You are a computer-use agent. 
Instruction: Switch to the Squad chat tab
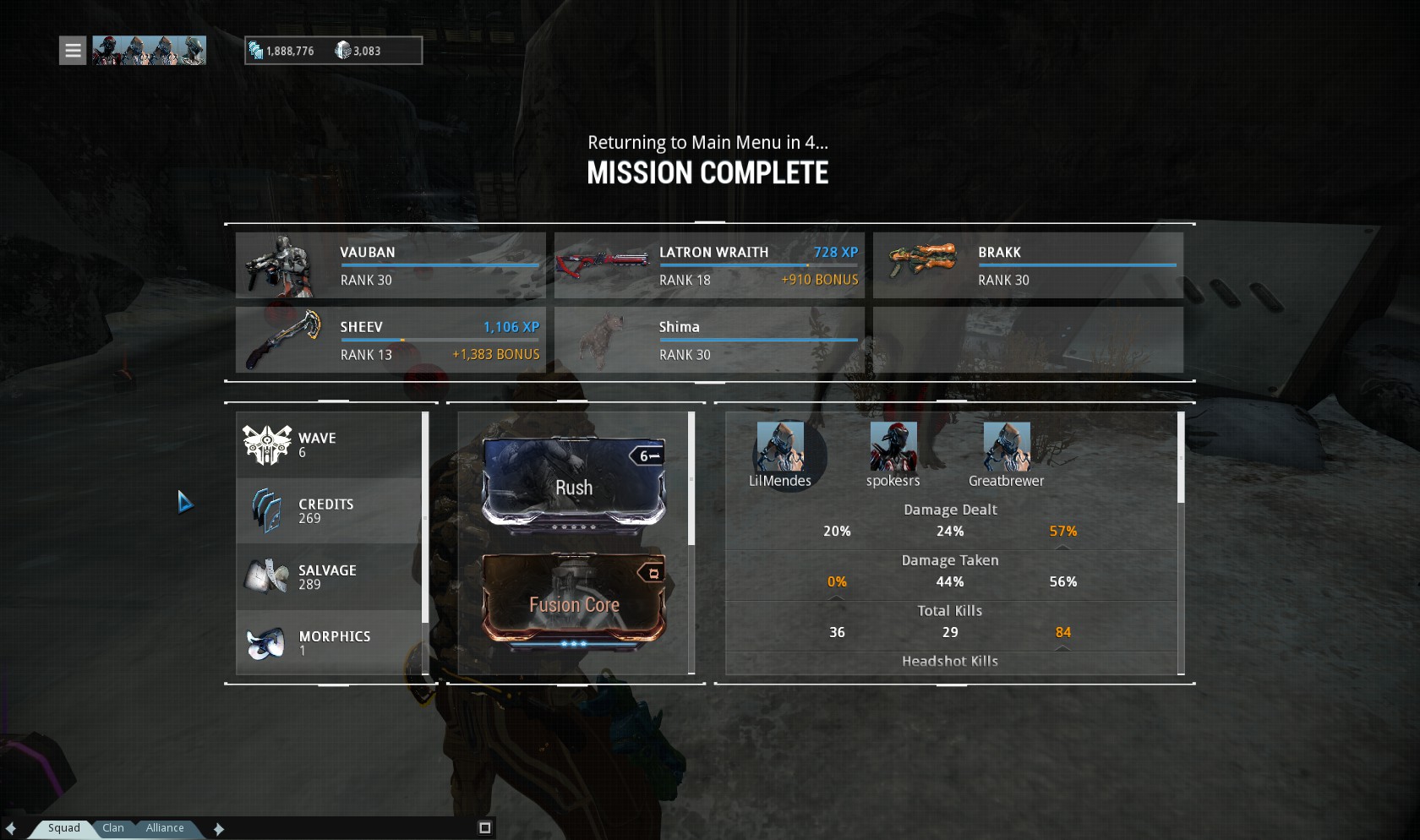click(63, 828)
